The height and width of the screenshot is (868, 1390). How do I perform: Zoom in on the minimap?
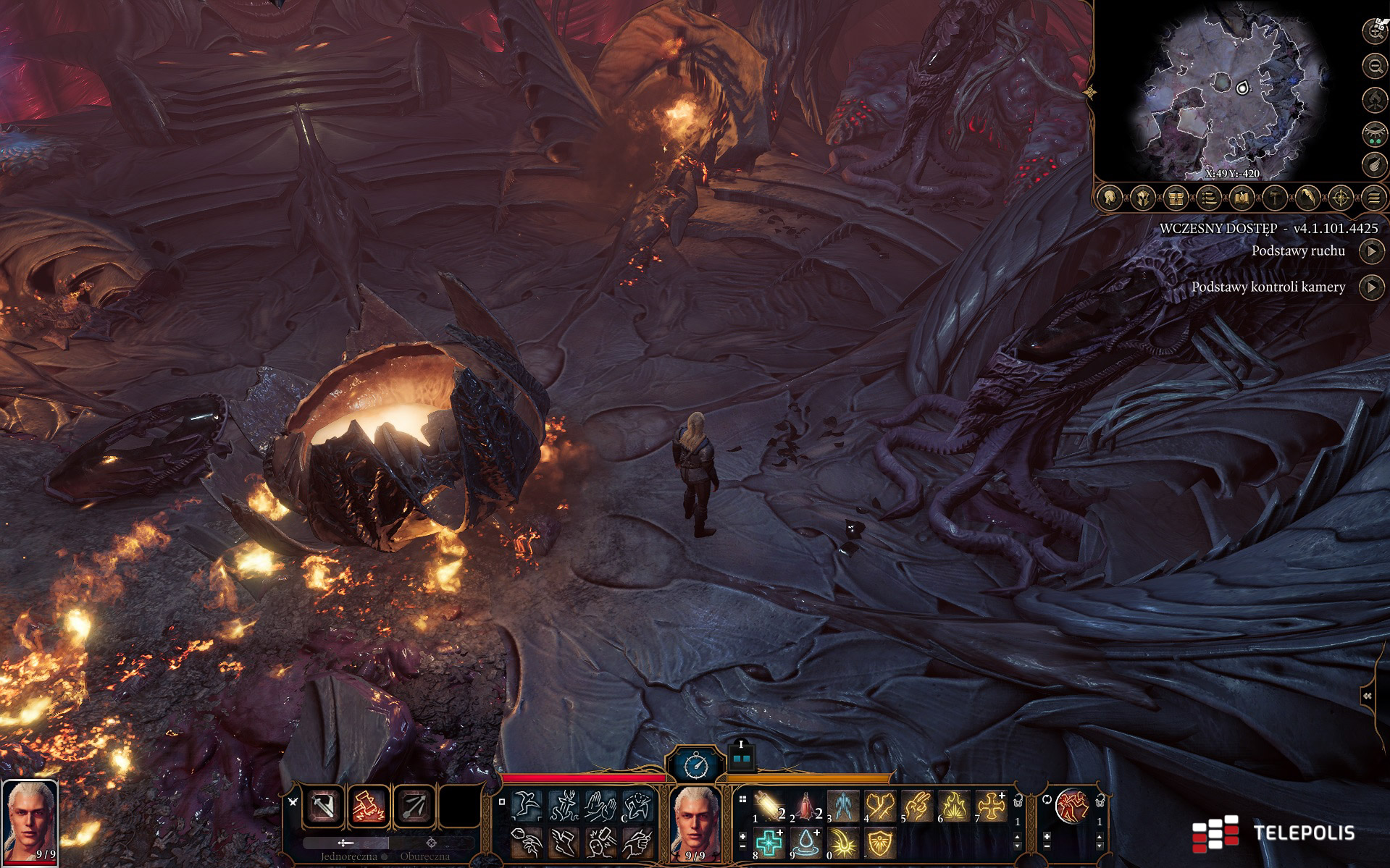pyautogui.click(x=1374, y=30)
